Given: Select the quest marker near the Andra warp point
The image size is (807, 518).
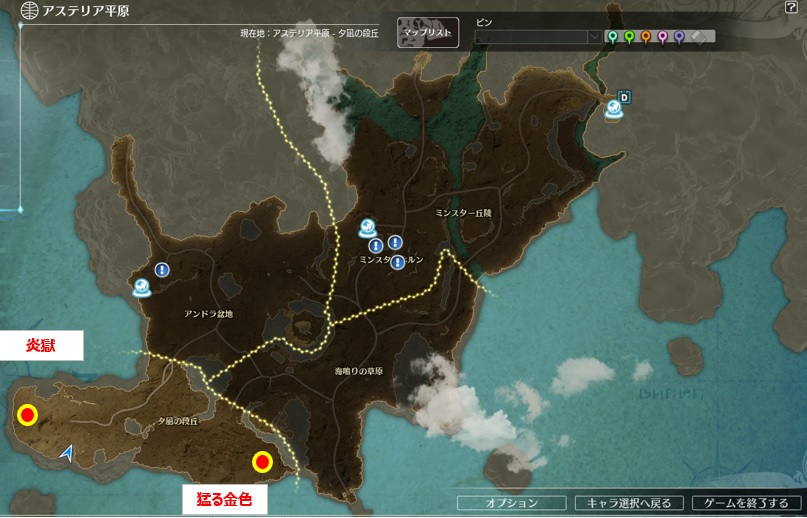Looking at the screenshot, I should tap(162, 269).
